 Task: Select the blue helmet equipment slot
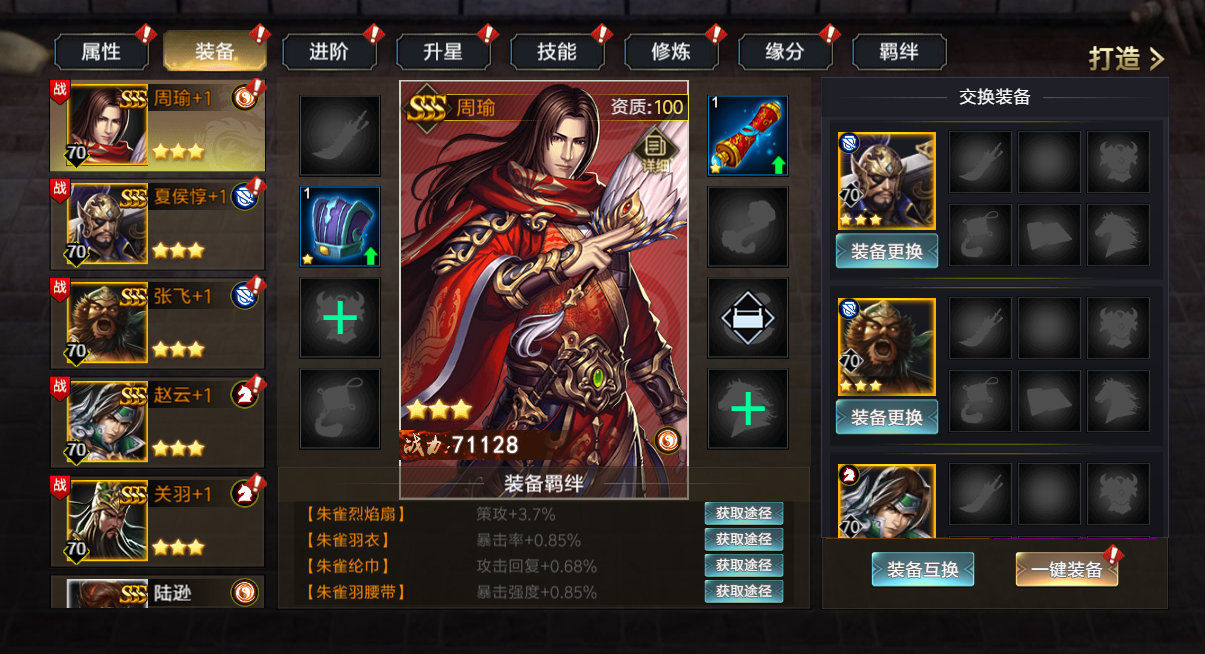coord(340,227)
